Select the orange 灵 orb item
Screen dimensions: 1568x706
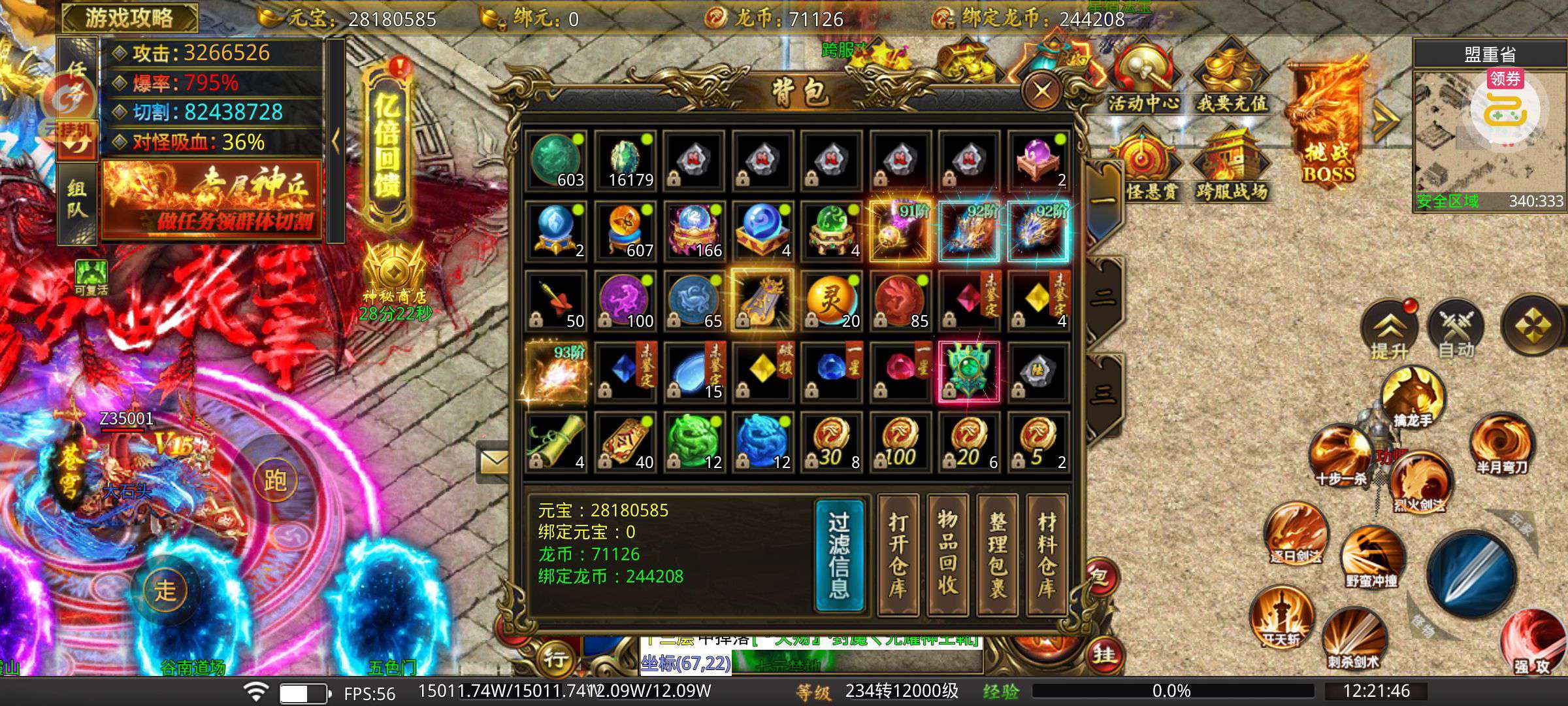pos(831,301)
